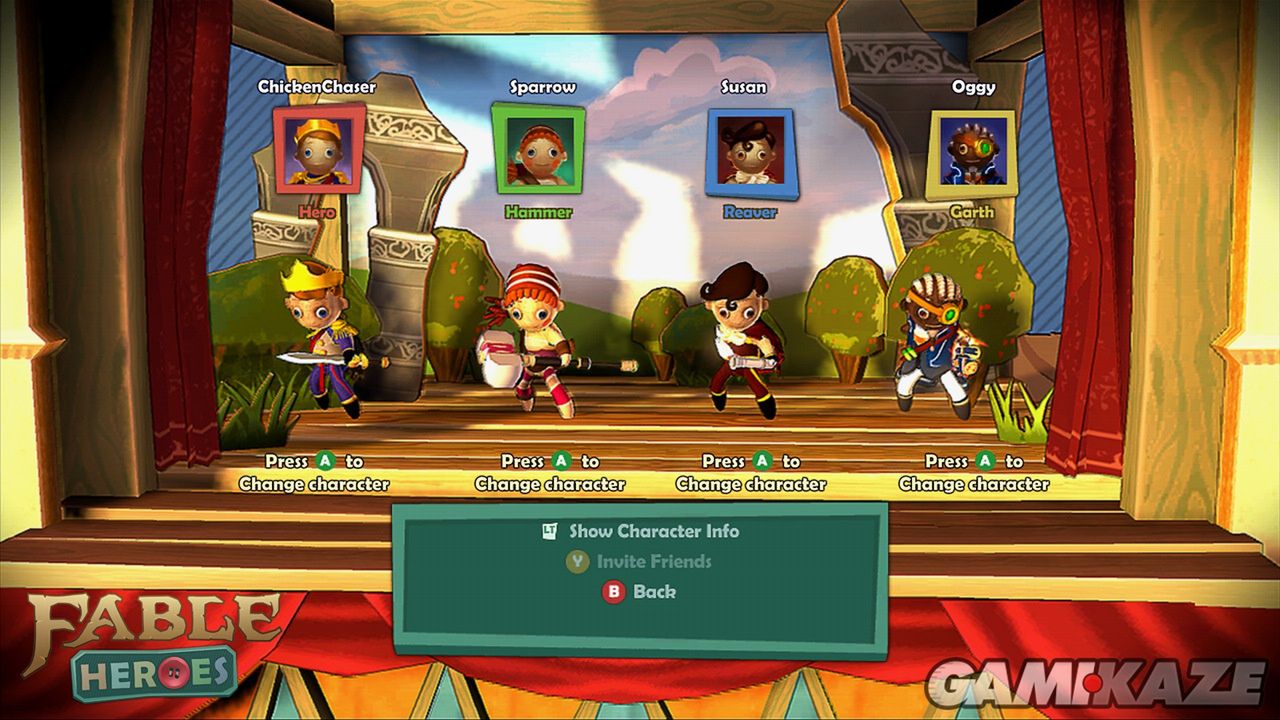Select ChickenChaser's Hero portrait
The width and height of the screenshot is (1280, 720).
point(319,150)
